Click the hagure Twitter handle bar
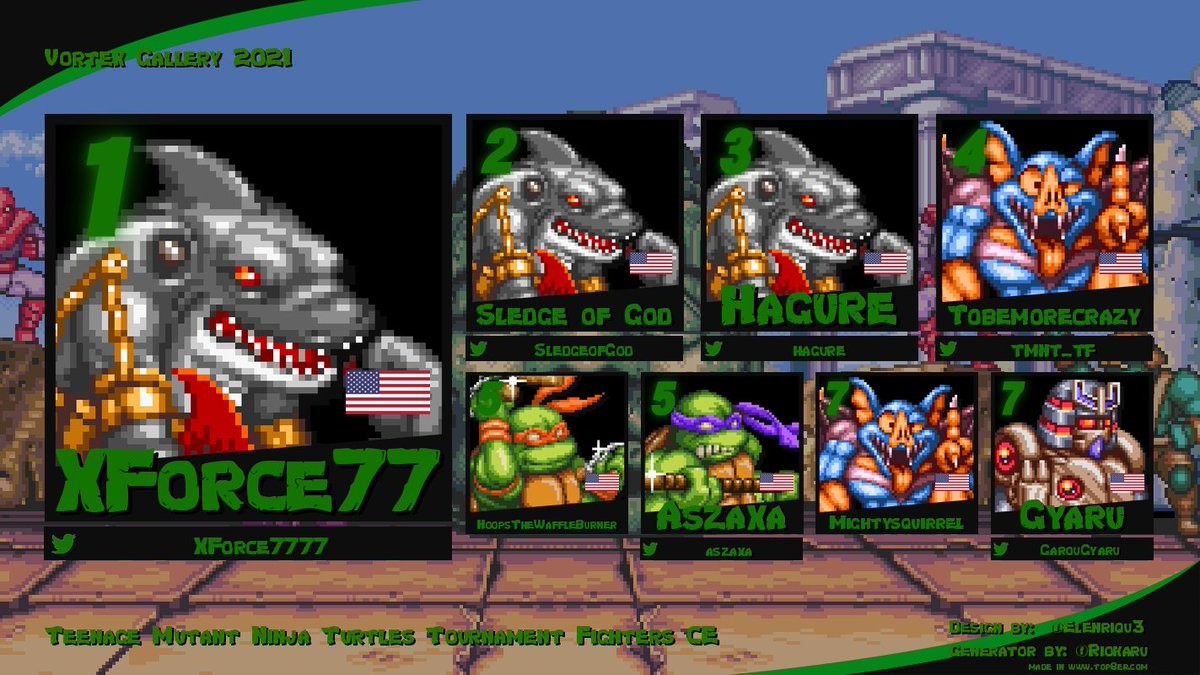The image size is (1200, 675). point(809,349)
